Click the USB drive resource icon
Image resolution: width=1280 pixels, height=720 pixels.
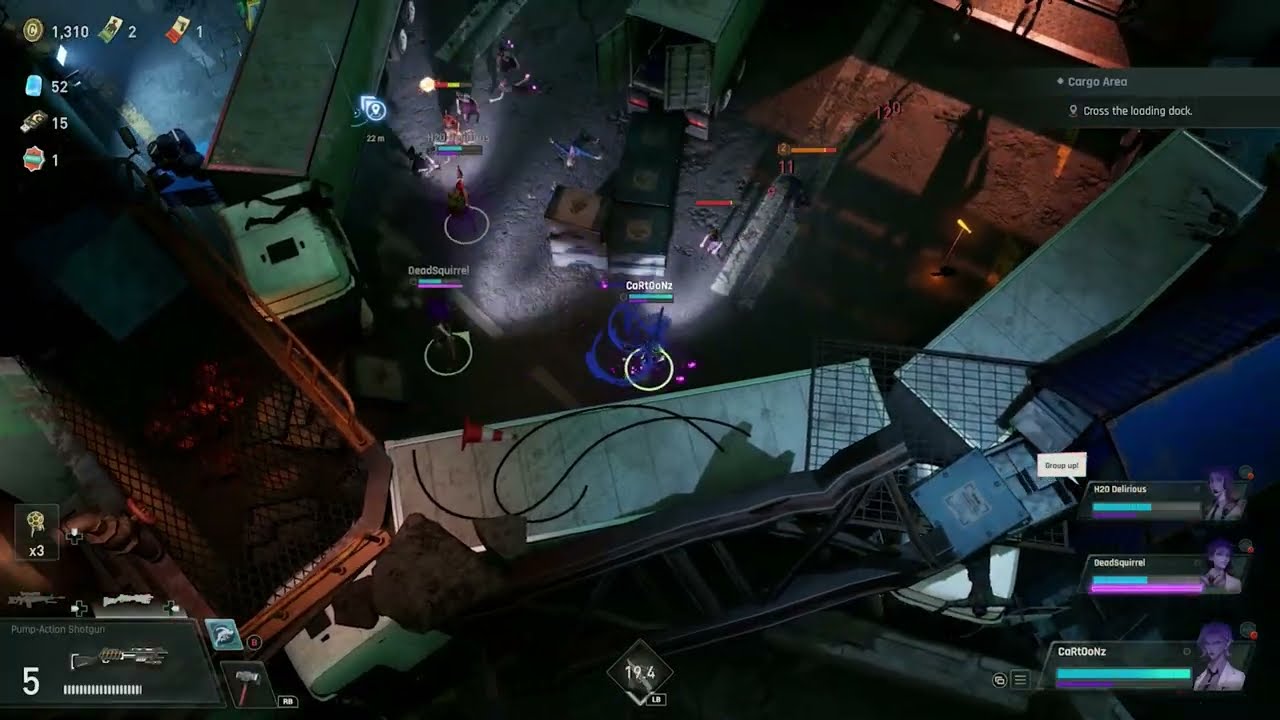pyautogui.click(x=33, y=123)
